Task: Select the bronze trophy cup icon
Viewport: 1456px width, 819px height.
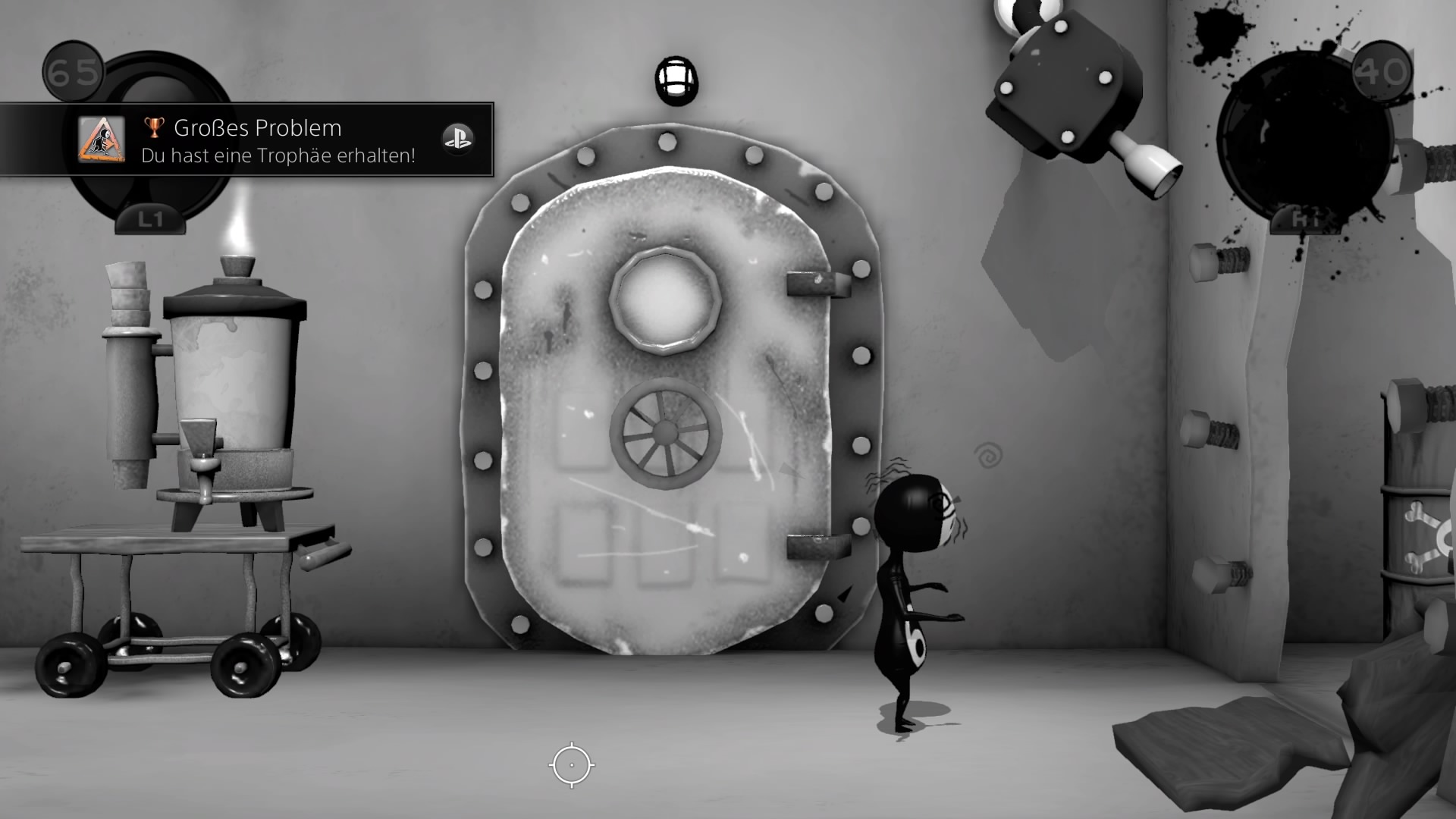Action: [x=153, y=127]
